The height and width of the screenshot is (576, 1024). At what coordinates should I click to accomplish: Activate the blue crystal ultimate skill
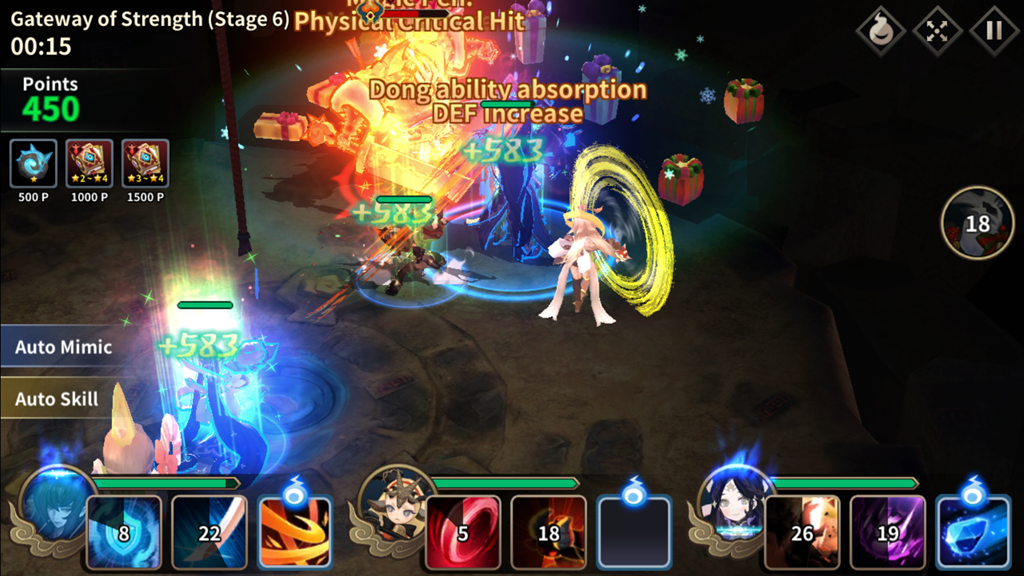[x=972, y=532]
